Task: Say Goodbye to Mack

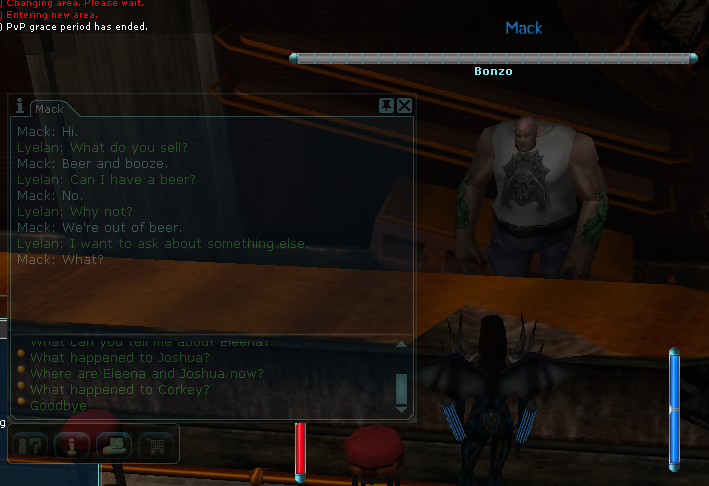Action: coord(58,406)
